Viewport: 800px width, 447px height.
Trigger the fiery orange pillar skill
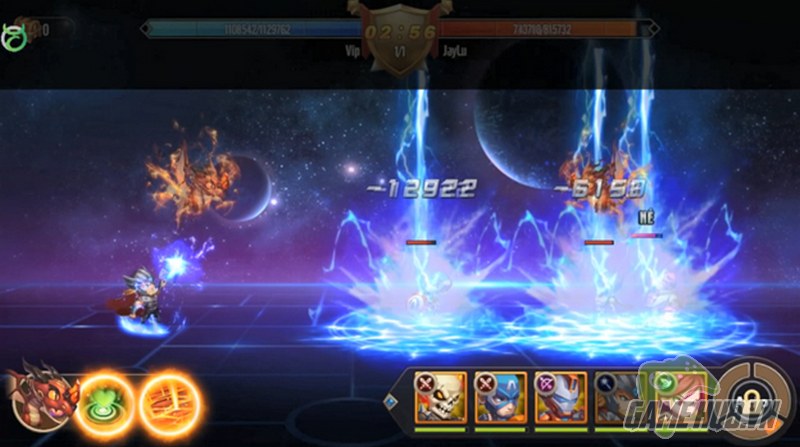[169, 402]
